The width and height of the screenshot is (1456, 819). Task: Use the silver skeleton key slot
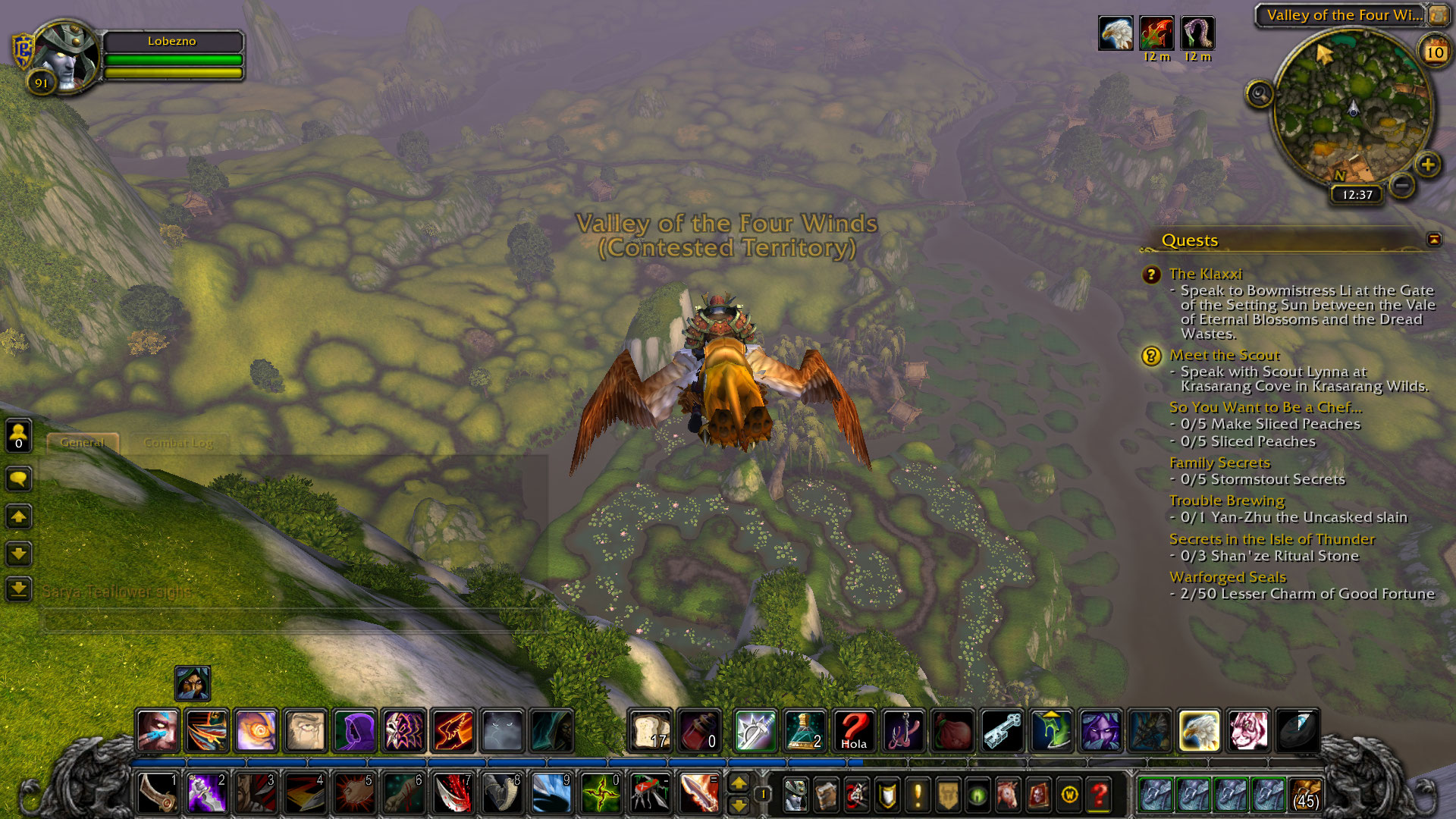pyautogui.click(x=1003, y=731)
